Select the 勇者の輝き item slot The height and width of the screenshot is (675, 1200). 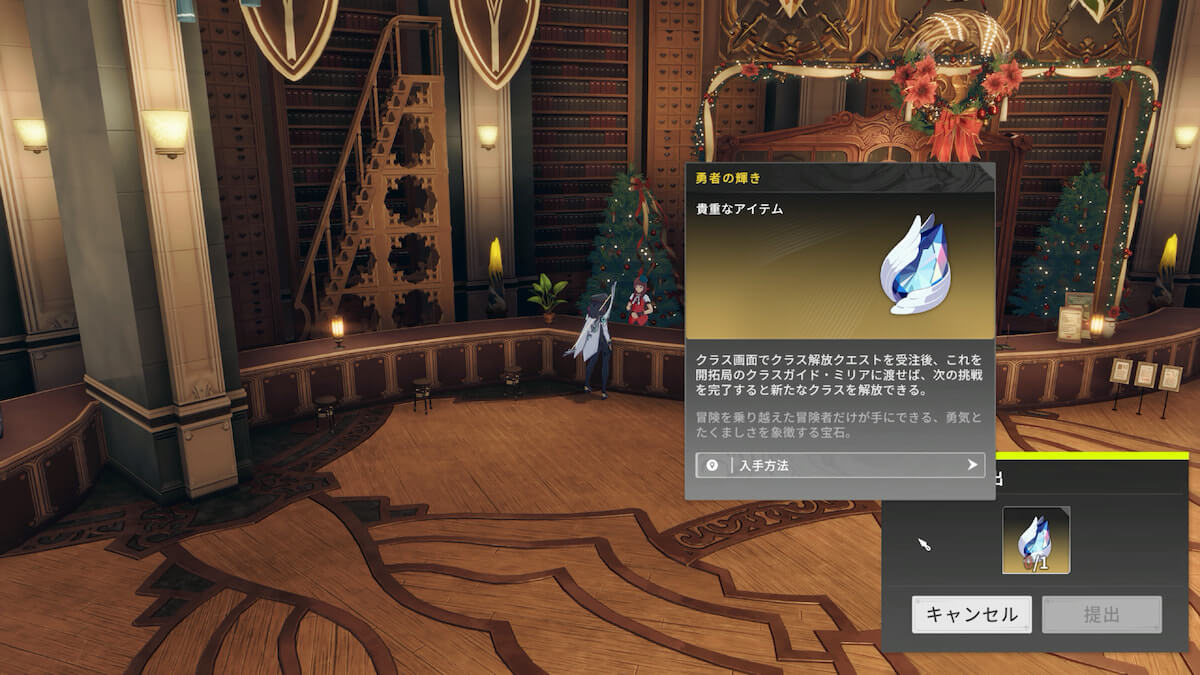[x=1036, y=540]
